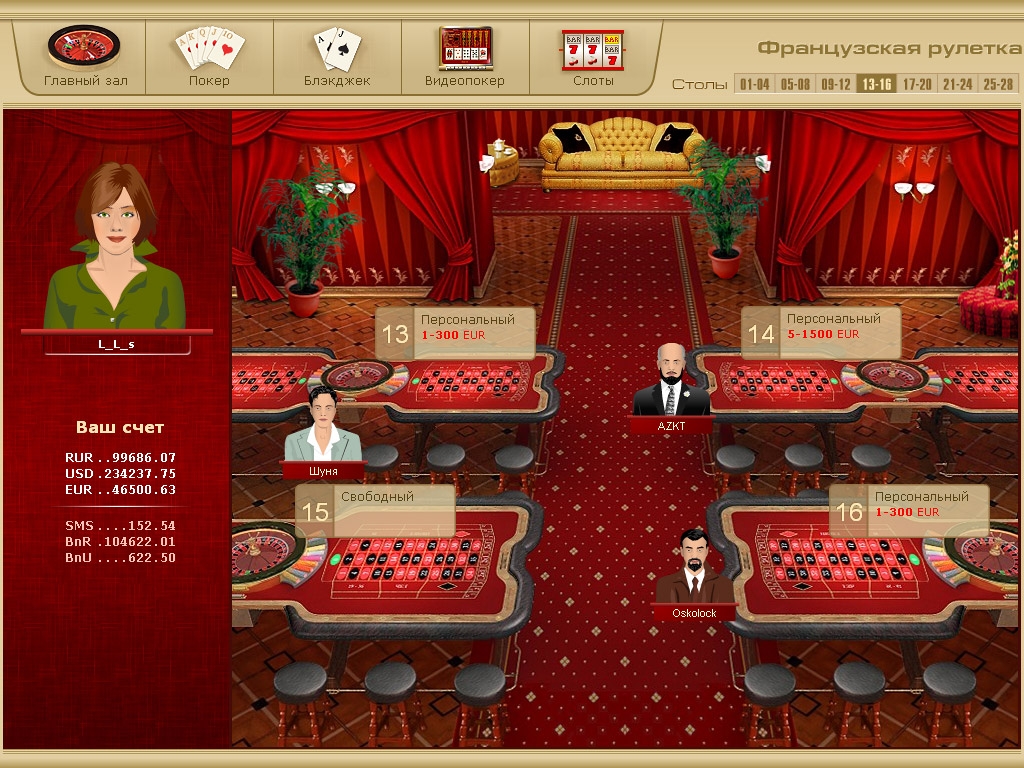The height and width of the screenshot is (768, 1024).
Task: Sit at free table 15
Action: click(375, 511)
